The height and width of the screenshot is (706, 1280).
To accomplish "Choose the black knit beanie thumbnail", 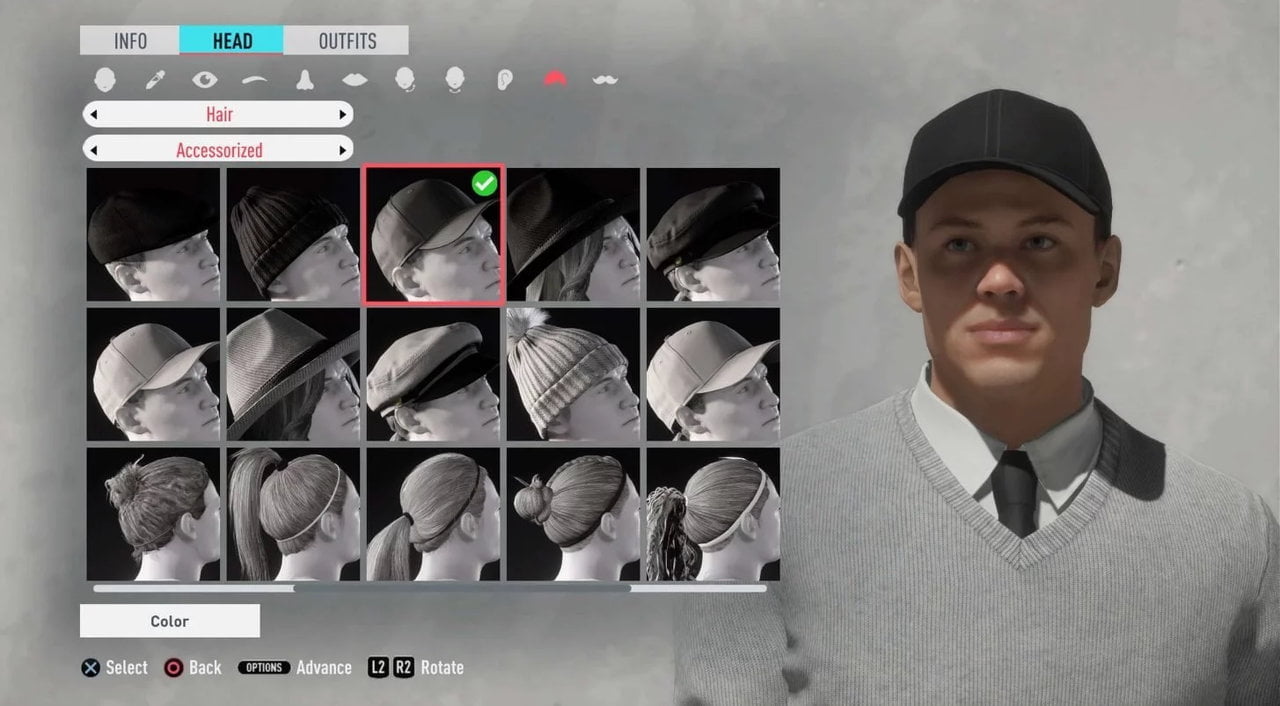I will (293, 235).
